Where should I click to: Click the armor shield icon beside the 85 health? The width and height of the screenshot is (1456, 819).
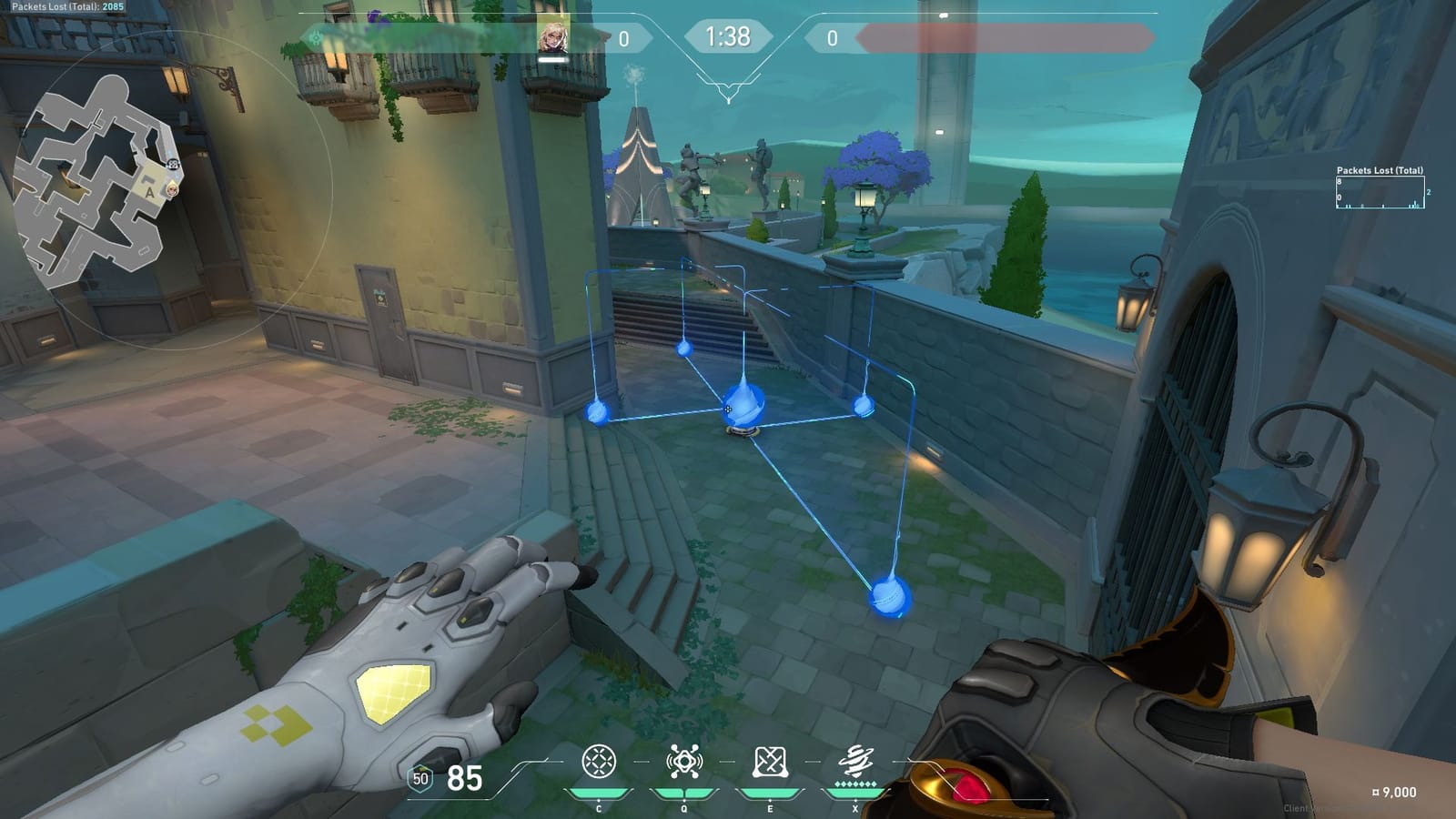(x=420, y=779)
